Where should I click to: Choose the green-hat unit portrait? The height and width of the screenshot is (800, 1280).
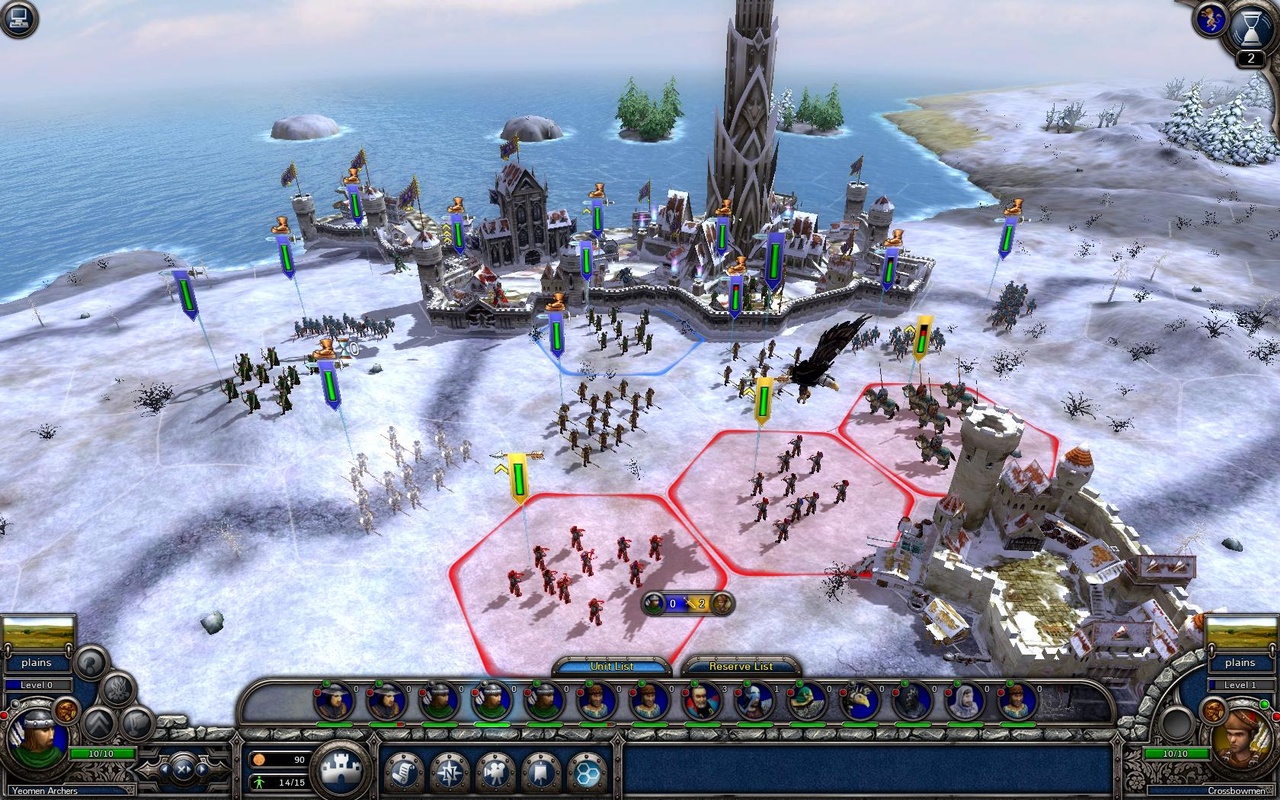(807, 701)
